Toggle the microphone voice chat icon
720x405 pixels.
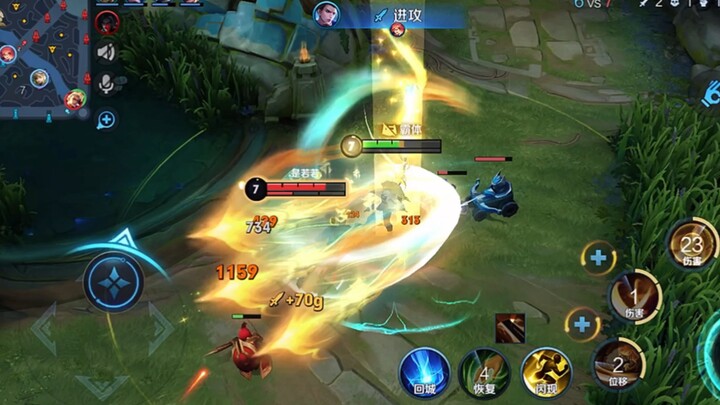[x=106, y=84]
